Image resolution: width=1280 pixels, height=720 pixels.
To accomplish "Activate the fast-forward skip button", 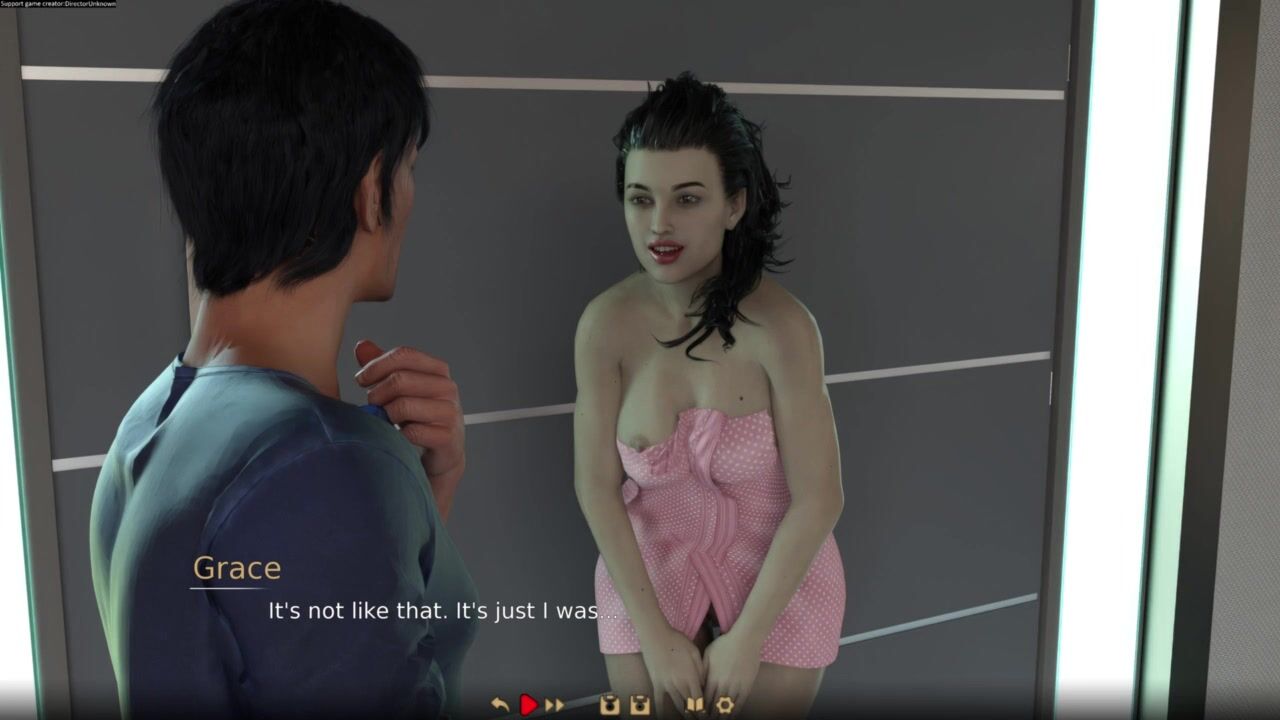I will [555, 705].
